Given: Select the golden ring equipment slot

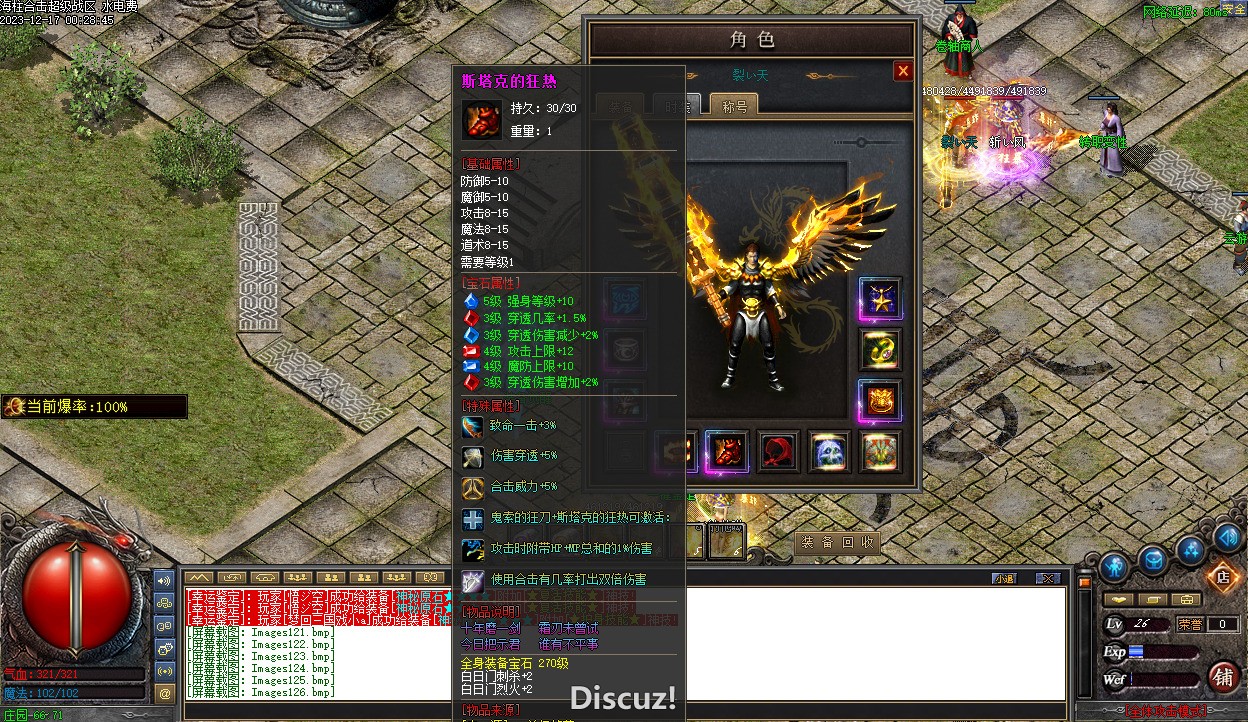Looking at the screenshot, I should click(880, 349).
